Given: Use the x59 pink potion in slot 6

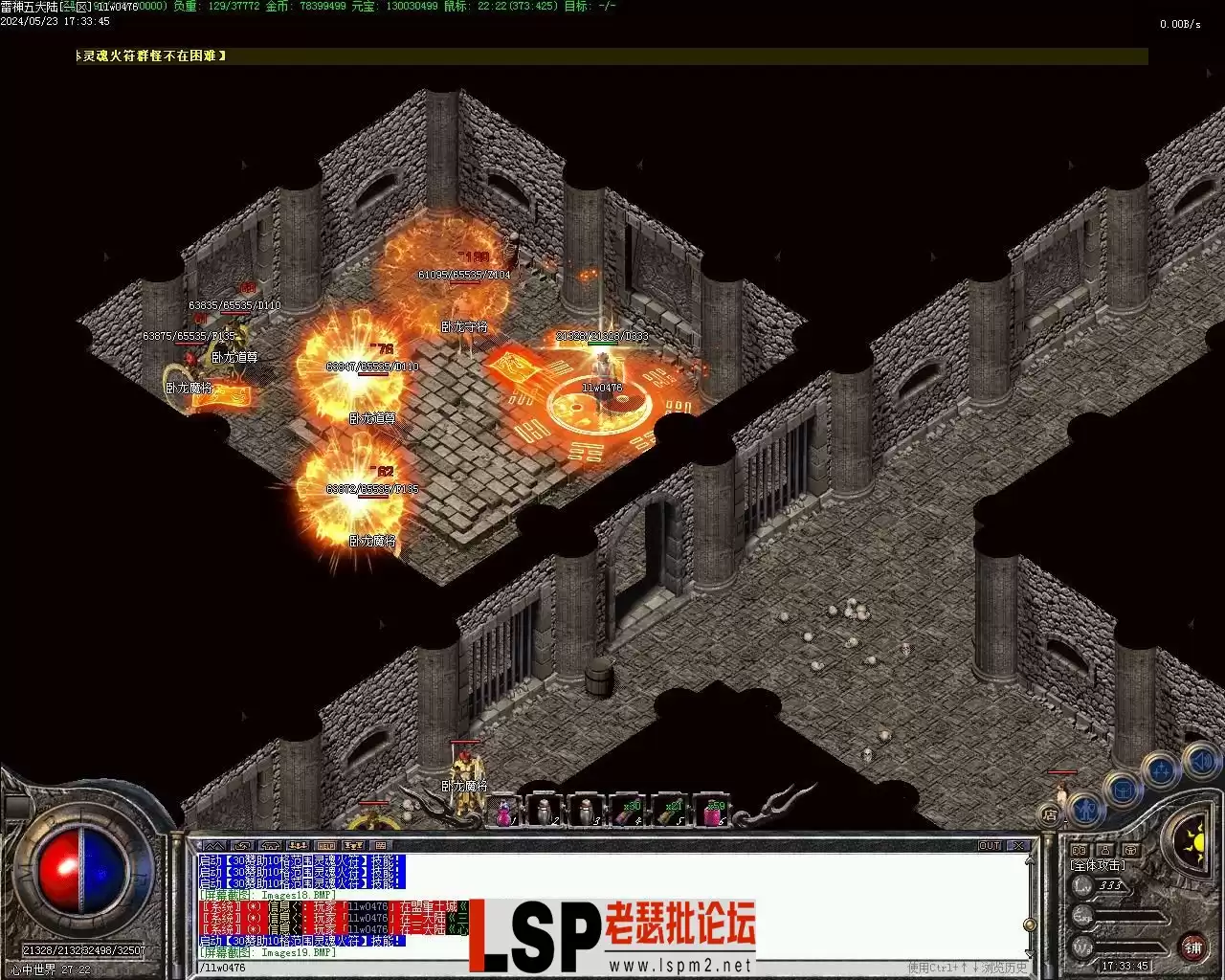Looking at the screenshot, I should 712,813.
